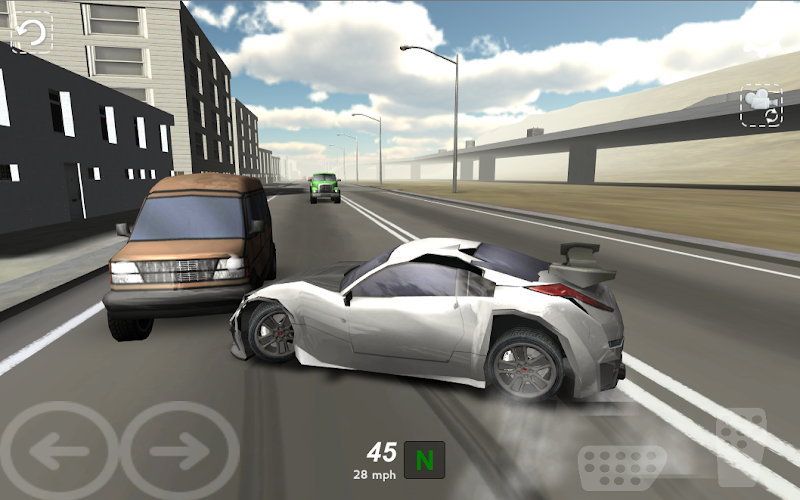Toggle the green N gear indicator
The height and width of the screenshot is (500, 800).
[x=425, y=460]
